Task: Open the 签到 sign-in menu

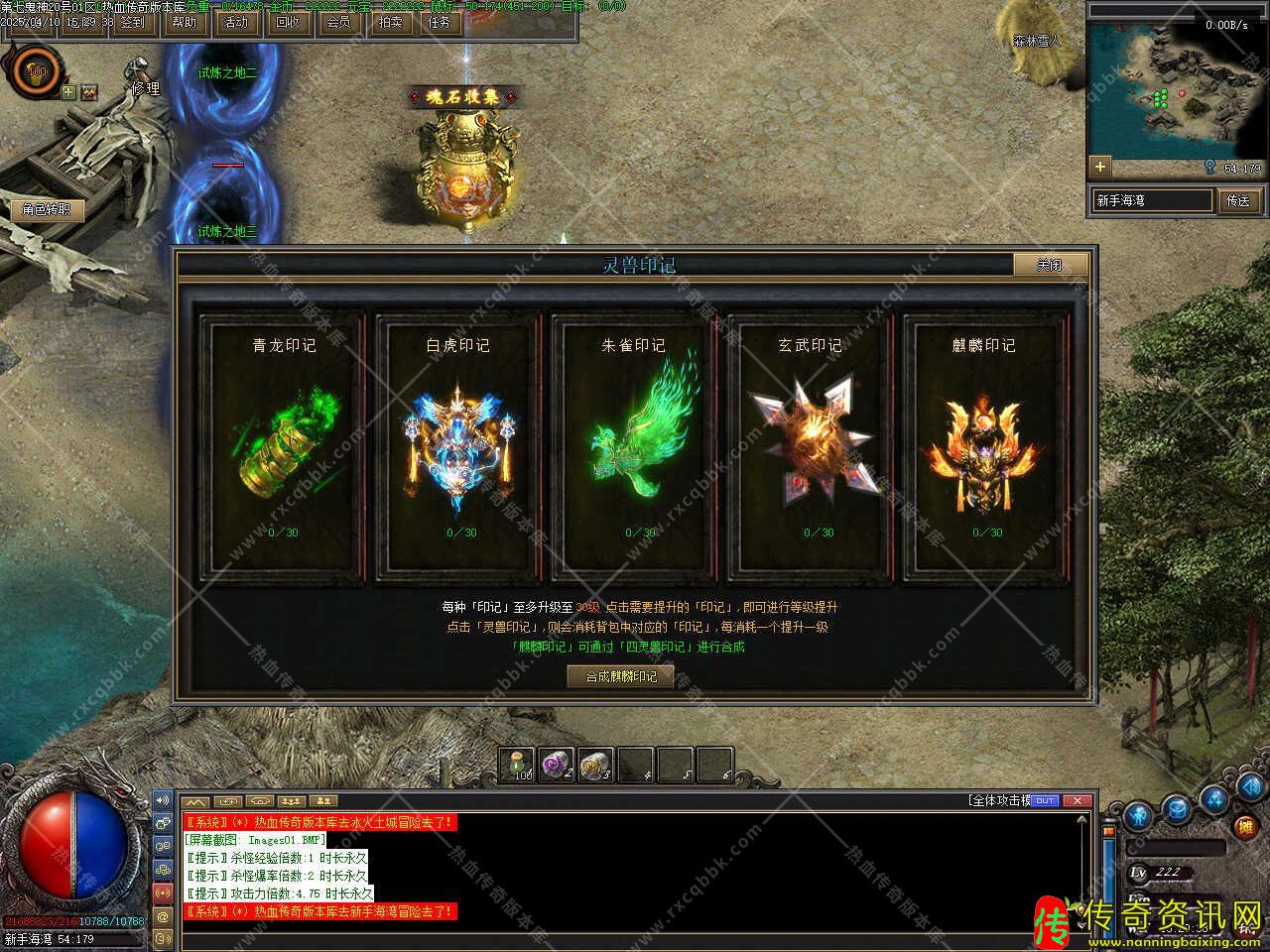Action: click(131, 22)
